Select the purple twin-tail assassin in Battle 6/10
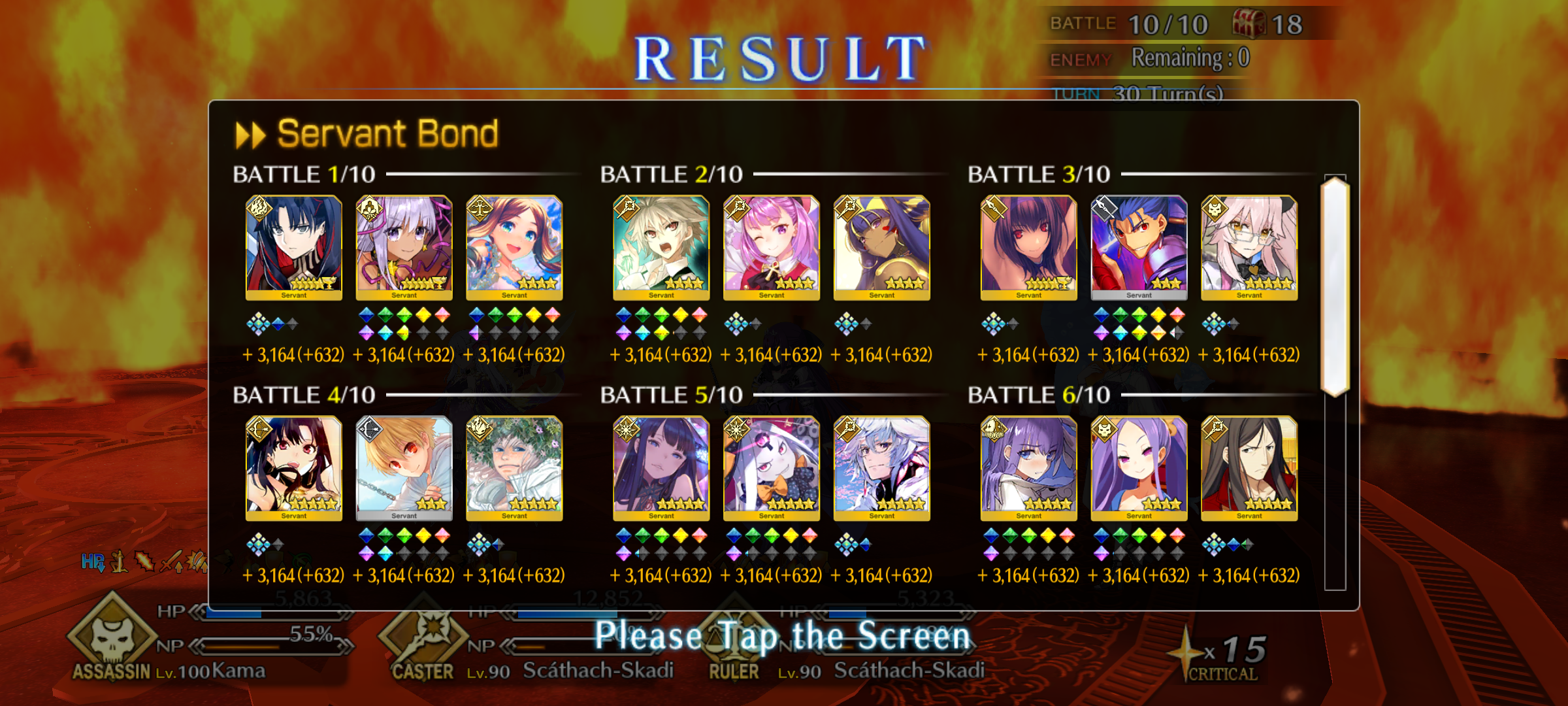The image size is (1568, 706). coord(1139,467)
